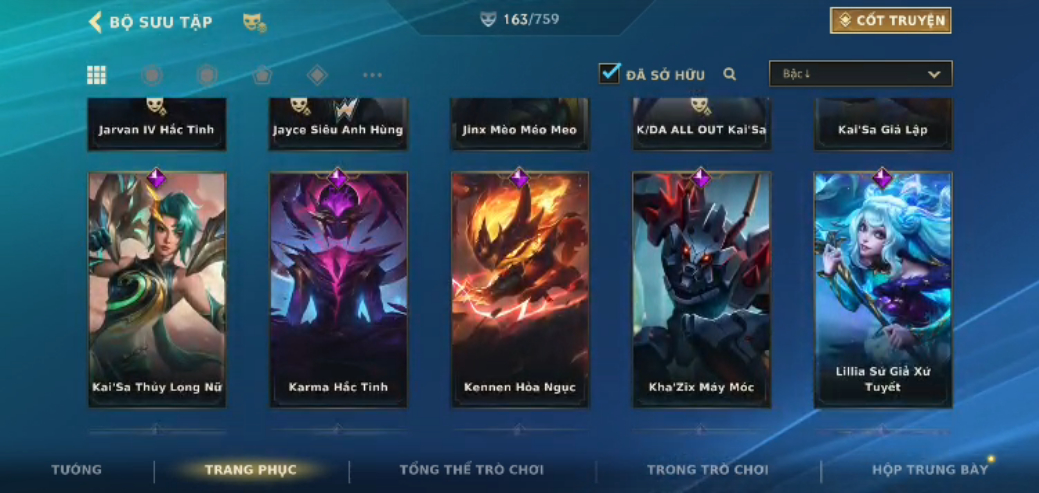
Task: Select the Jarvan IV Hắc Tinh skin
Action: pyautogui.click(x=157, y=125)
